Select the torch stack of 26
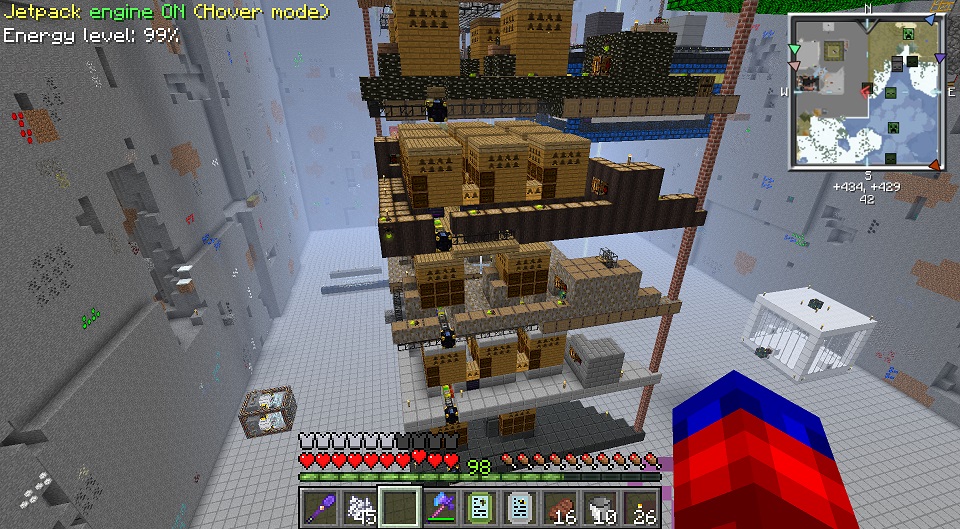The image size is (960, 529). coord(639,507)
